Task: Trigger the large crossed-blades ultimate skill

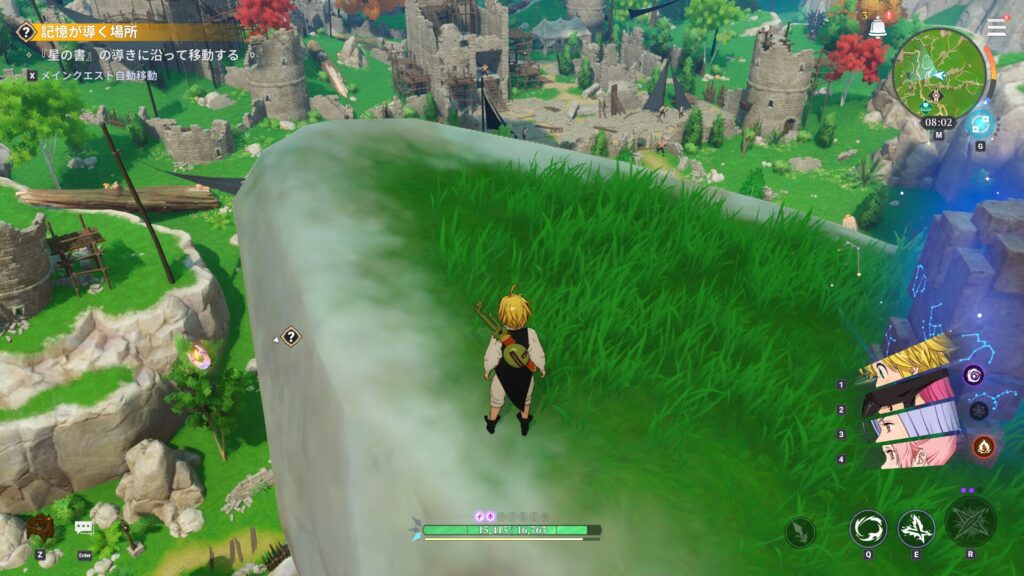Action: [x=970, y=522]
